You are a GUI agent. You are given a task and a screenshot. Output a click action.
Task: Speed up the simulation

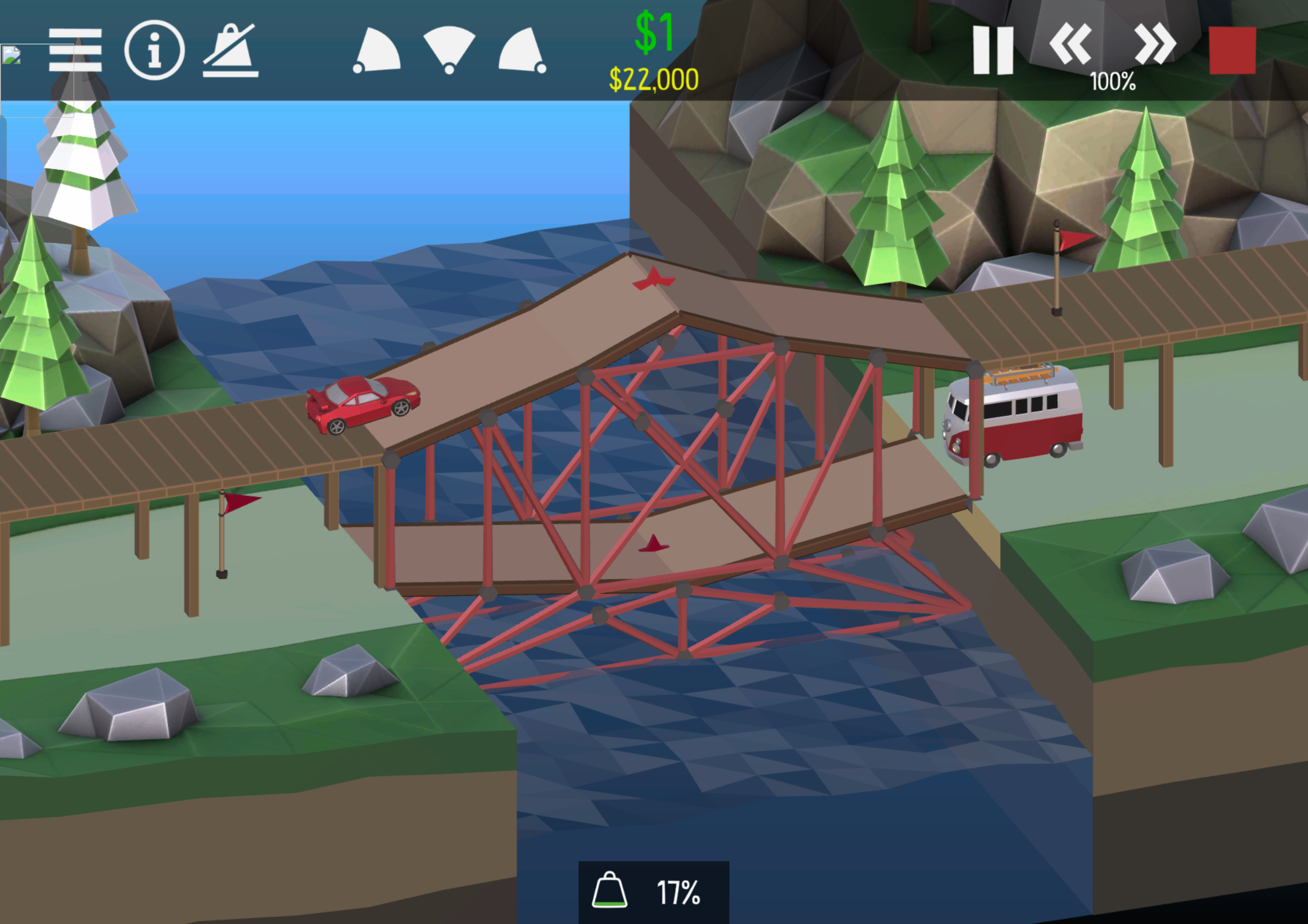tap(1155, 44)
